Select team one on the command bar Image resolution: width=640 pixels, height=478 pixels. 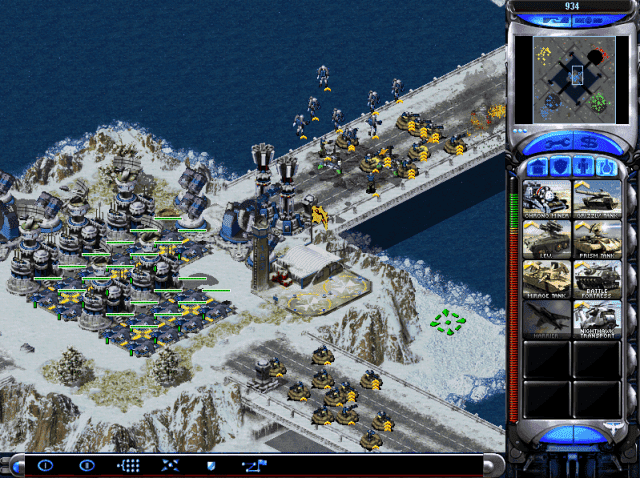(45, 465)
